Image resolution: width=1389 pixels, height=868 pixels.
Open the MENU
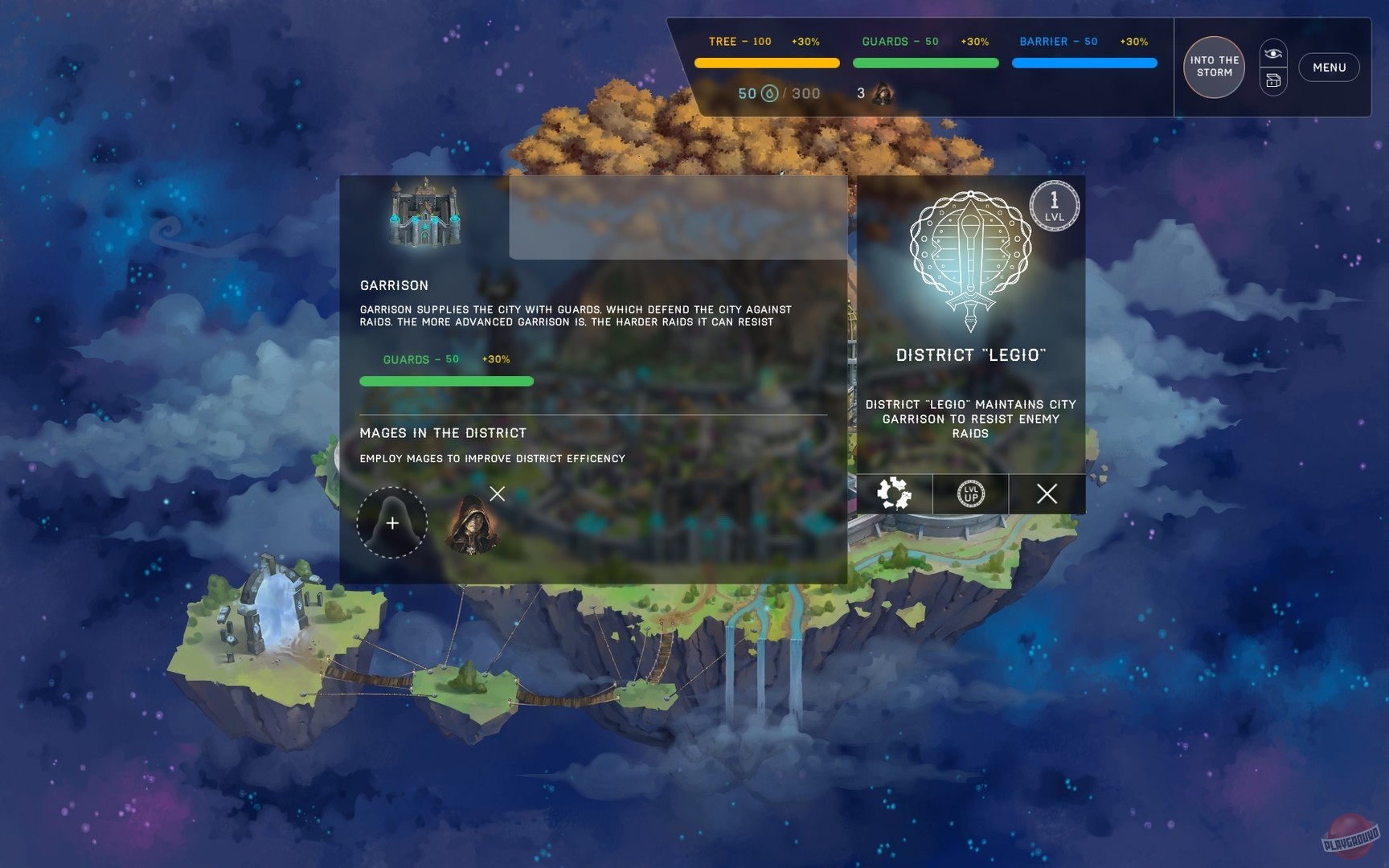click(x=1330, y=68)
